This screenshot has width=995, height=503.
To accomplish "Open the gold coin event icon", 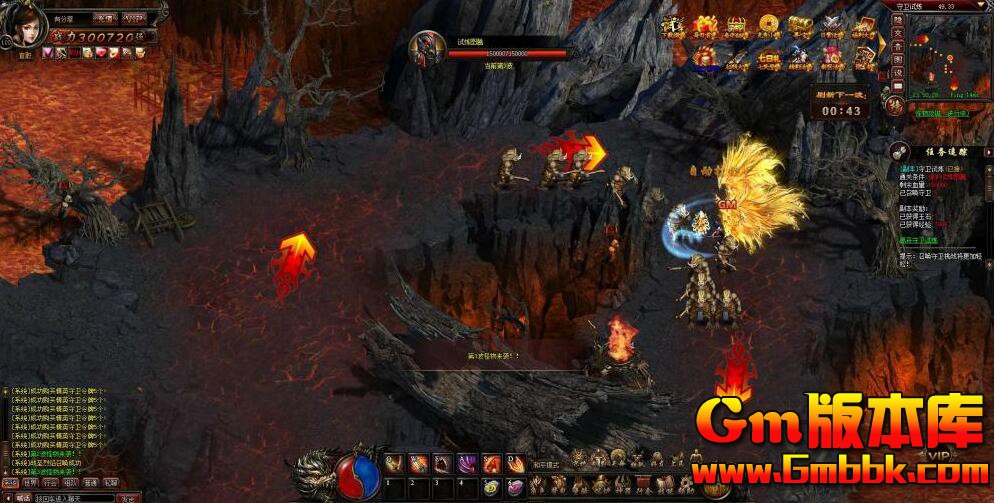I will [769, 27].
